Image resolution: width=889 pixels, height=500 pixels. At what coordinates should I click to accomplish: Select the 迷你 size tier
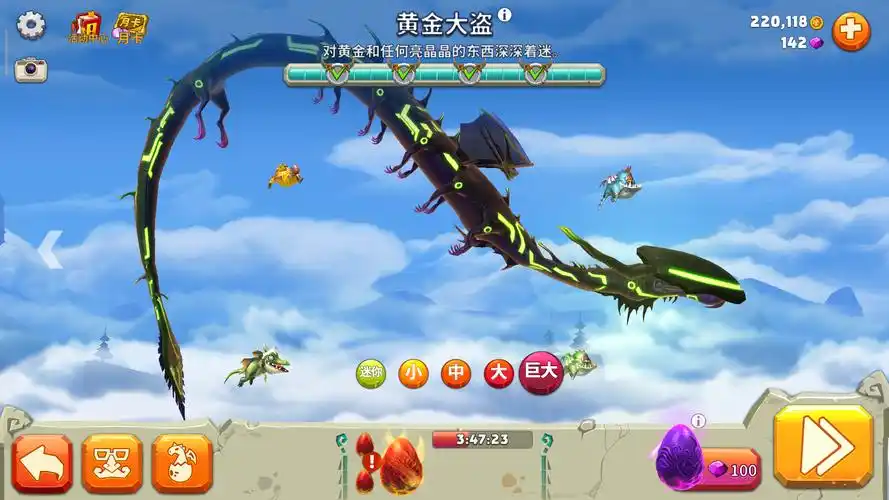click(371, 374)
